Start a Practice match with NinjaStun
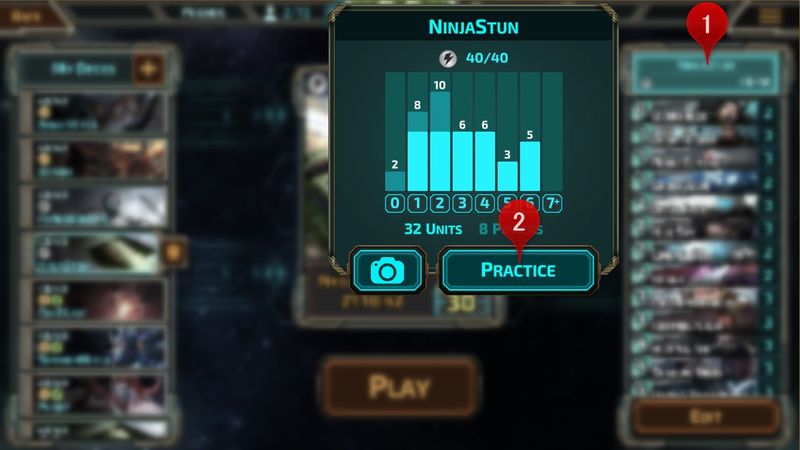 tap(518, 270)
